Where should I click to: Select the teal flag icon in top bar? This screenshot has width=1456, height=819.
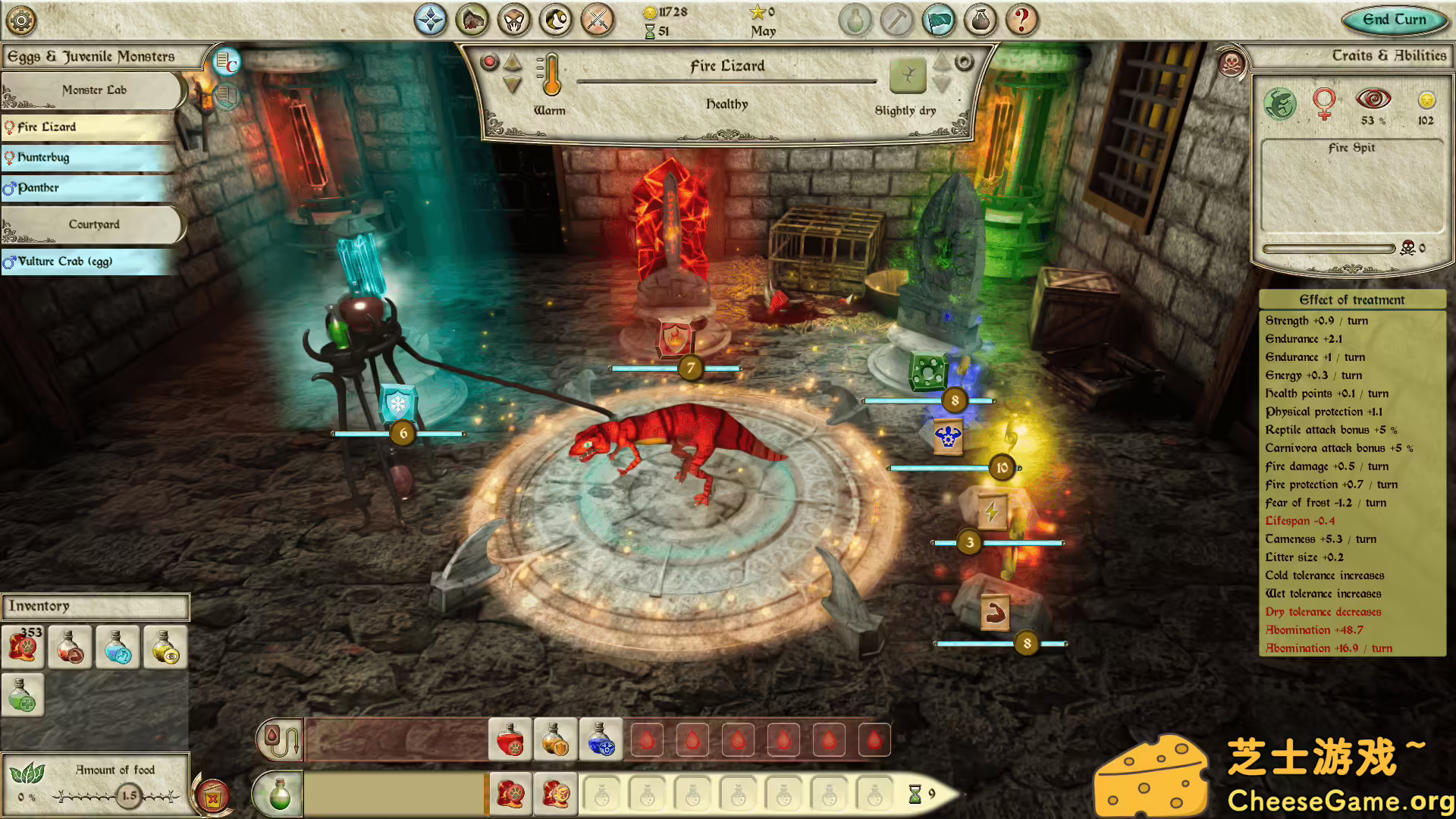[937, 20]
